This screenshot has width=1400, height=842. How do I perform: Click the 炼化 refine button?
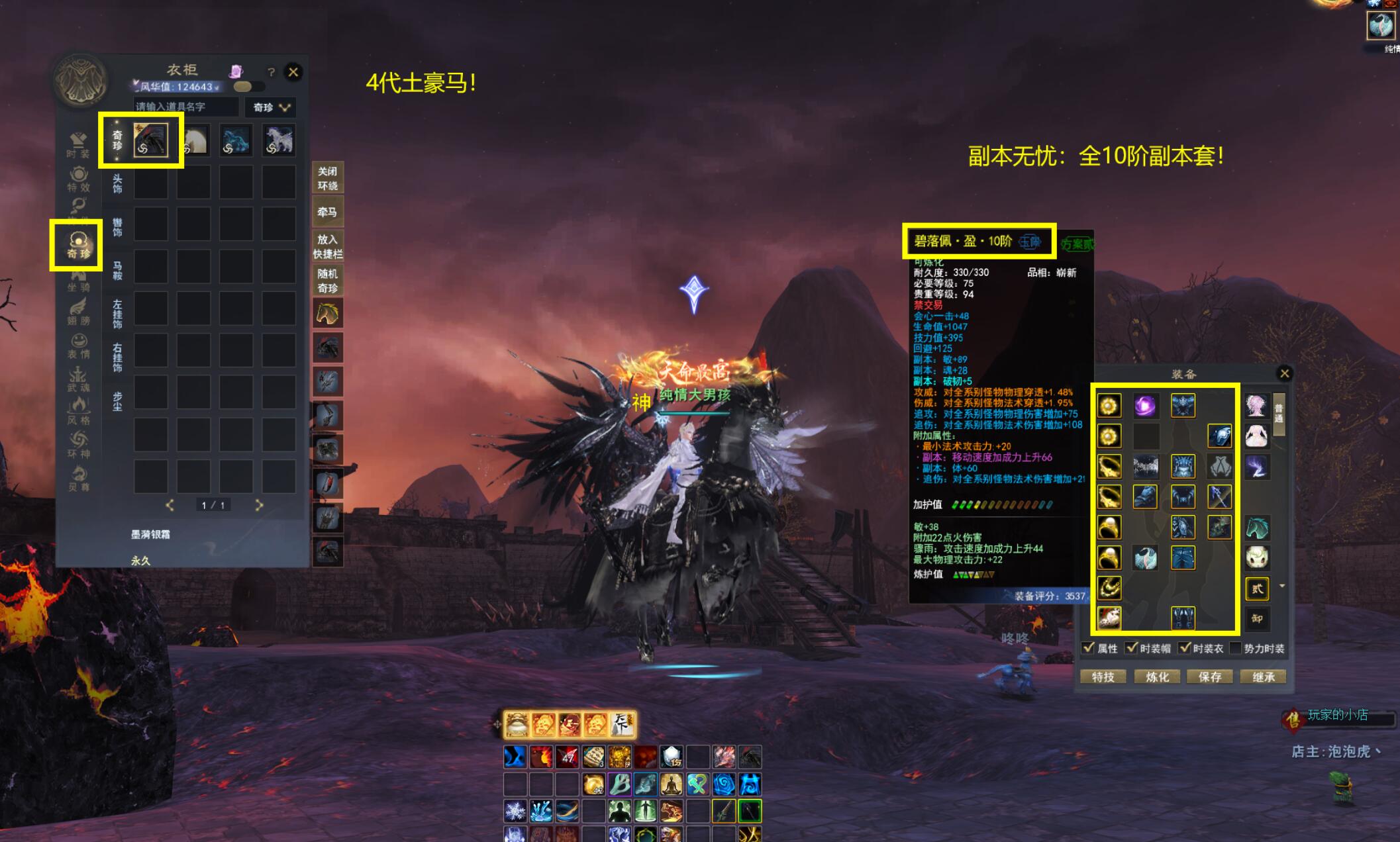pyautogui.click(x=1156, y=677)
